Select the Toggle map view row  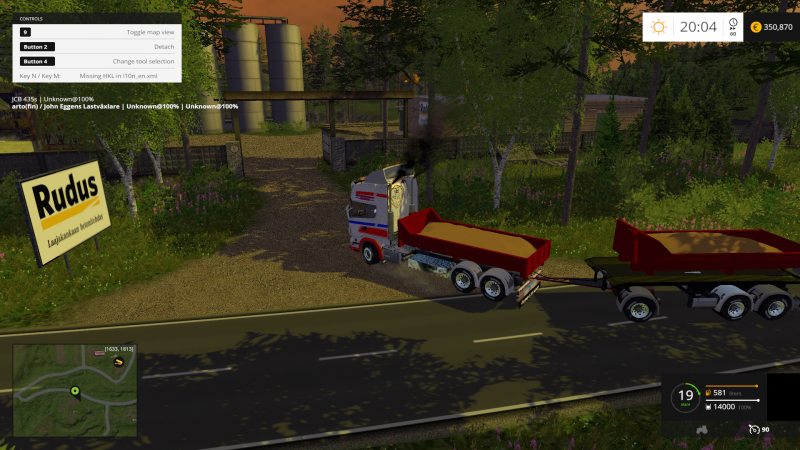coord(97,32)
